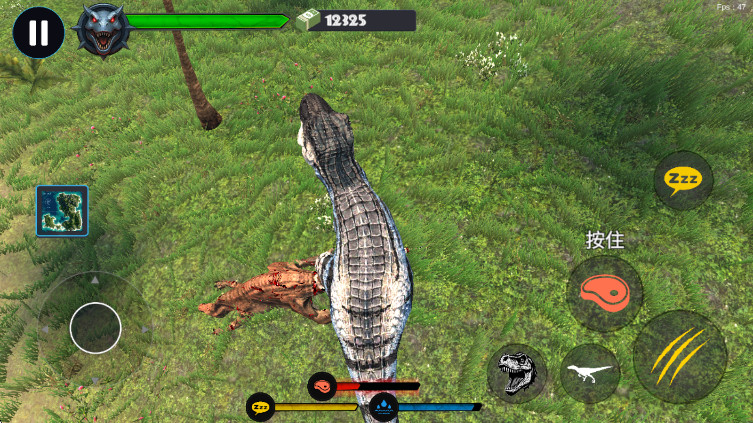Tap the Zzz sleep button
Image resolution: width=753 pixels, height=423 pixels.
tap(683, 181)
